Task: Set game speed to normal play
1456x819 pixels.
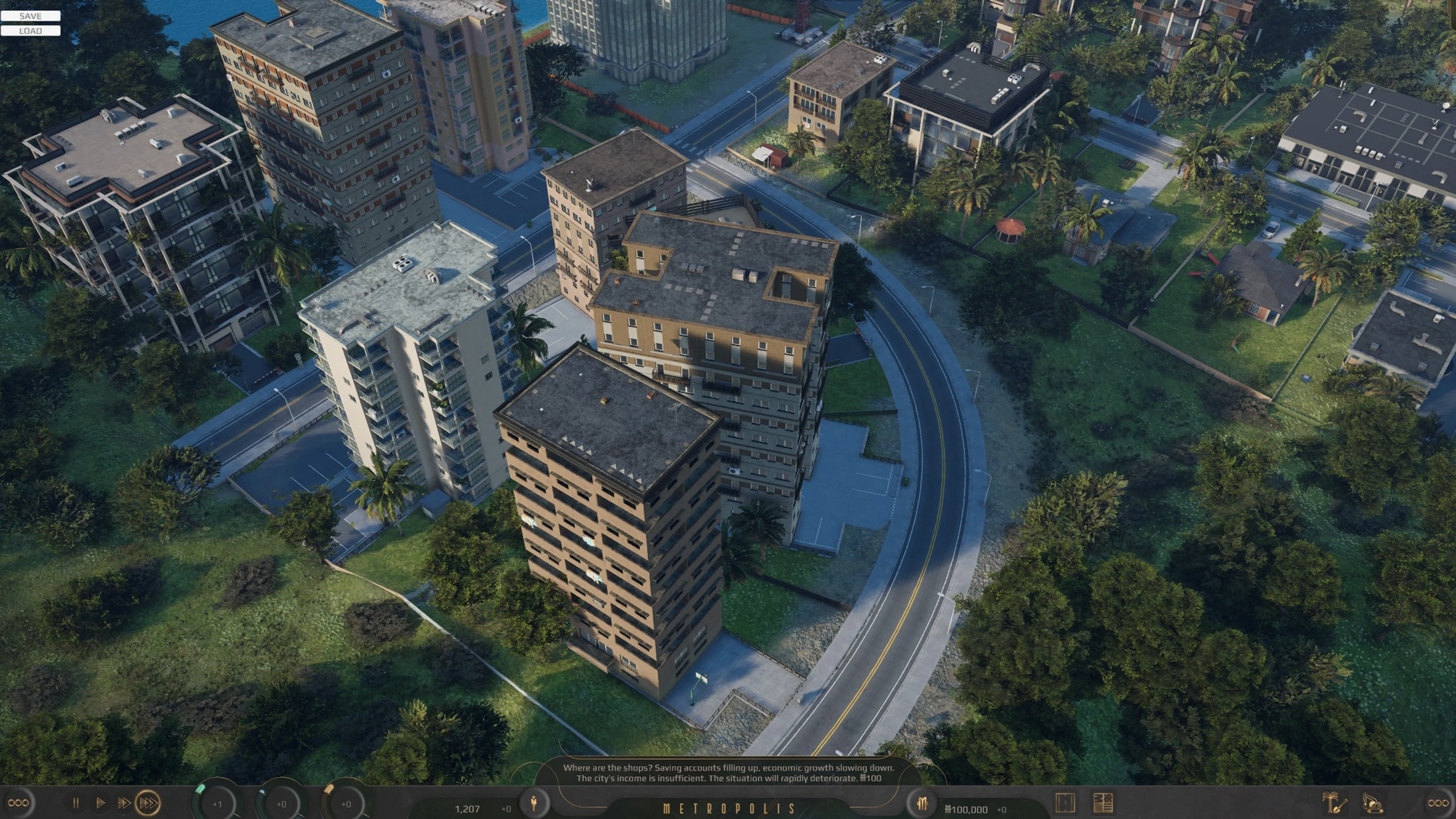Action: 100,803
